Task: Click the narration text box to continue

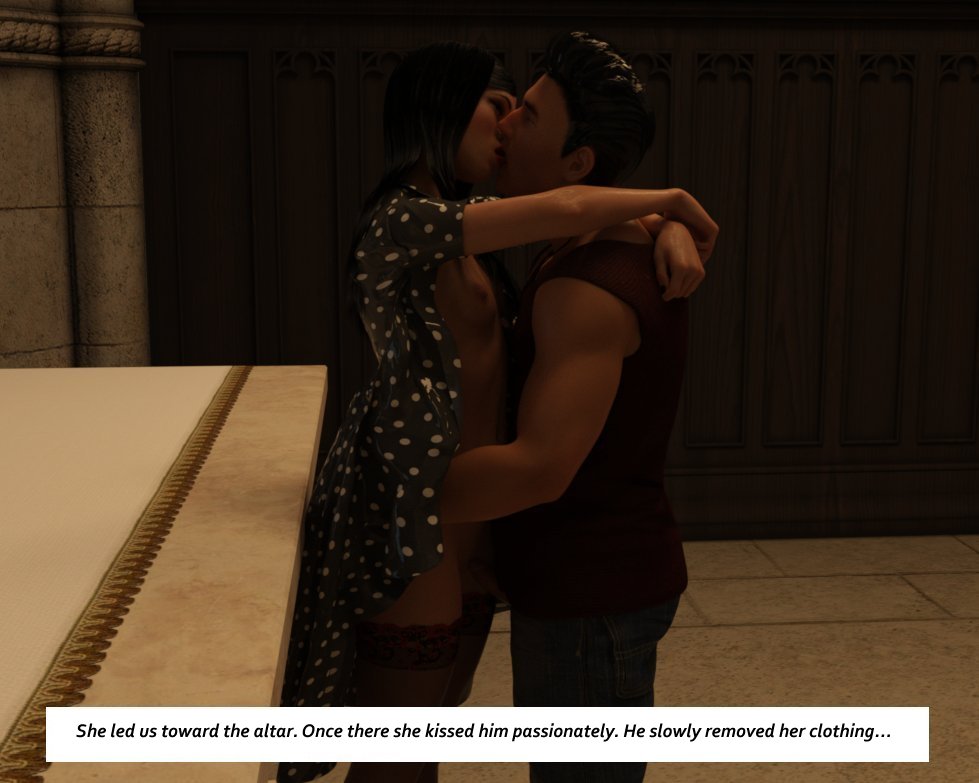Action: [487, 733]
